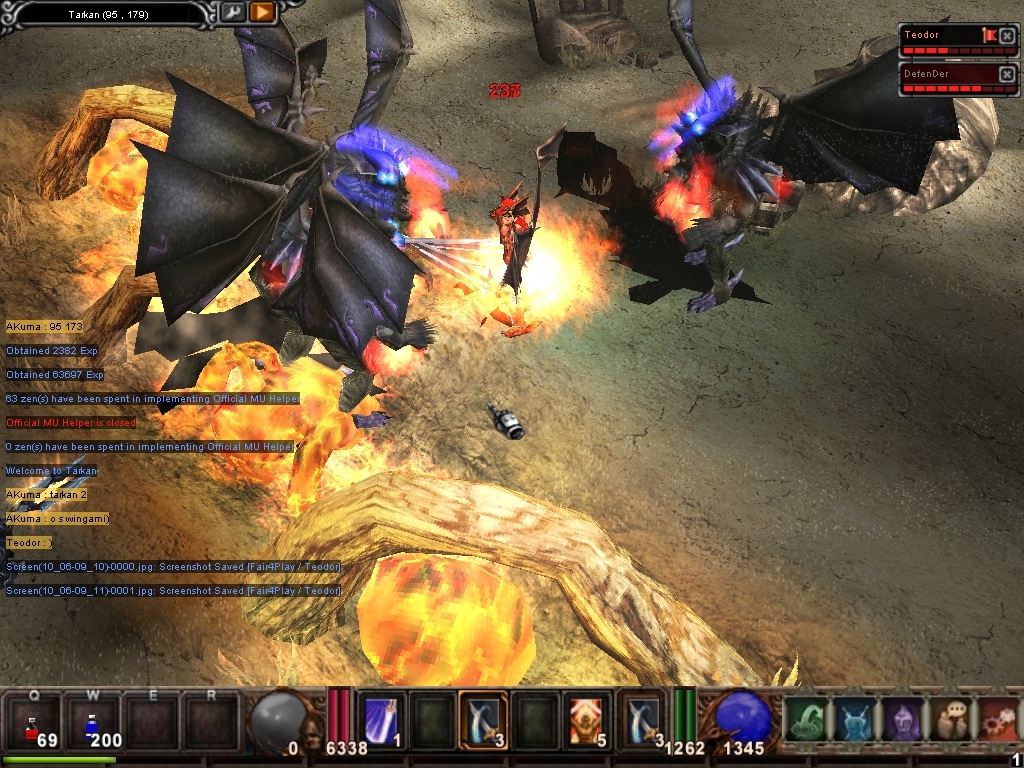Activate the purple skill numbered 1

point(380,720)
